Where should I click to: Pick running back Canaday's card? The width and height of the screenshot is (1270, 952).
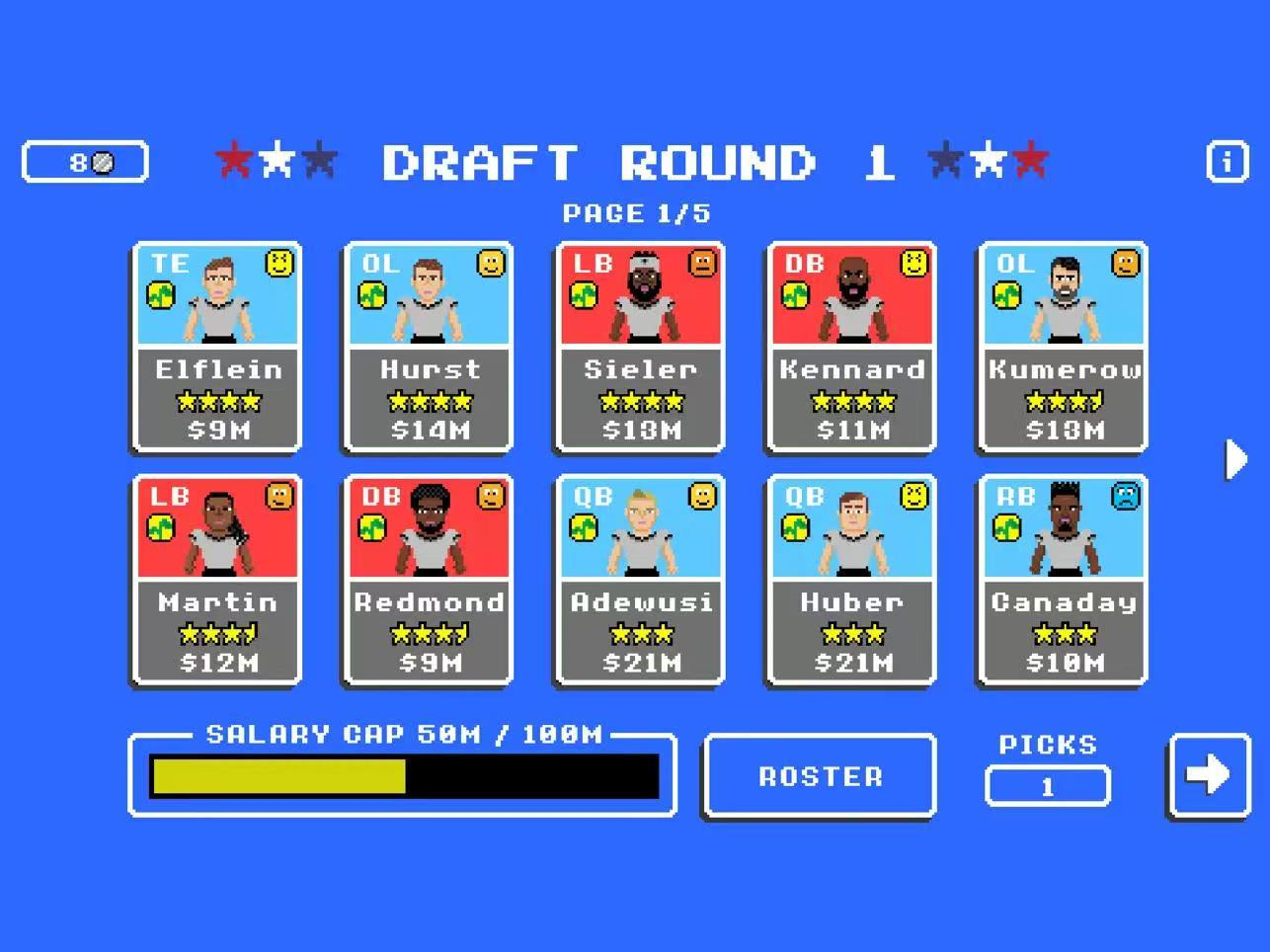(x=1063, y=581)
